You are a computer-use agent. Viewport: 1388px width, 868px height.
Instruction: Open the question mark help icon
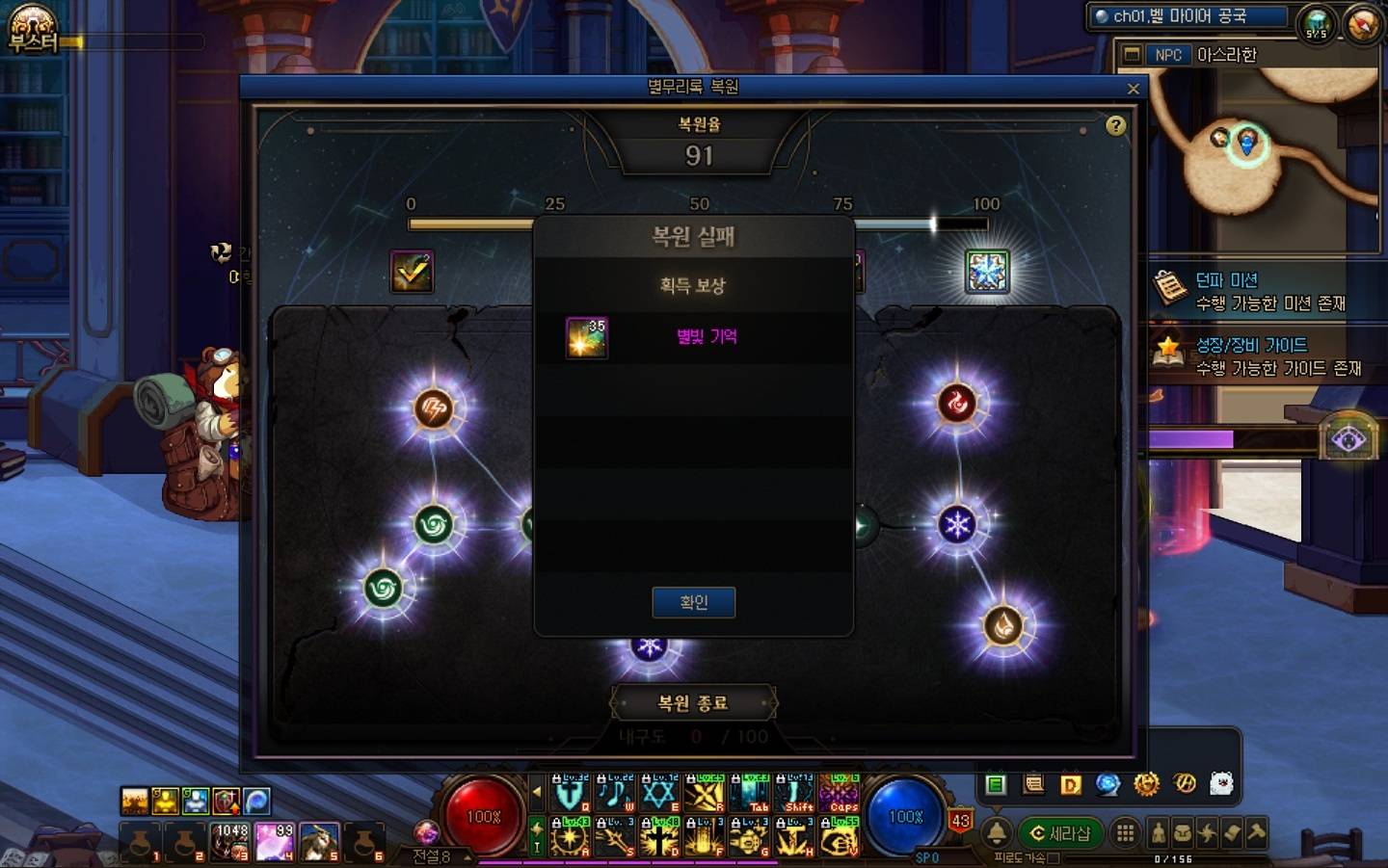tap(1115, 126)
